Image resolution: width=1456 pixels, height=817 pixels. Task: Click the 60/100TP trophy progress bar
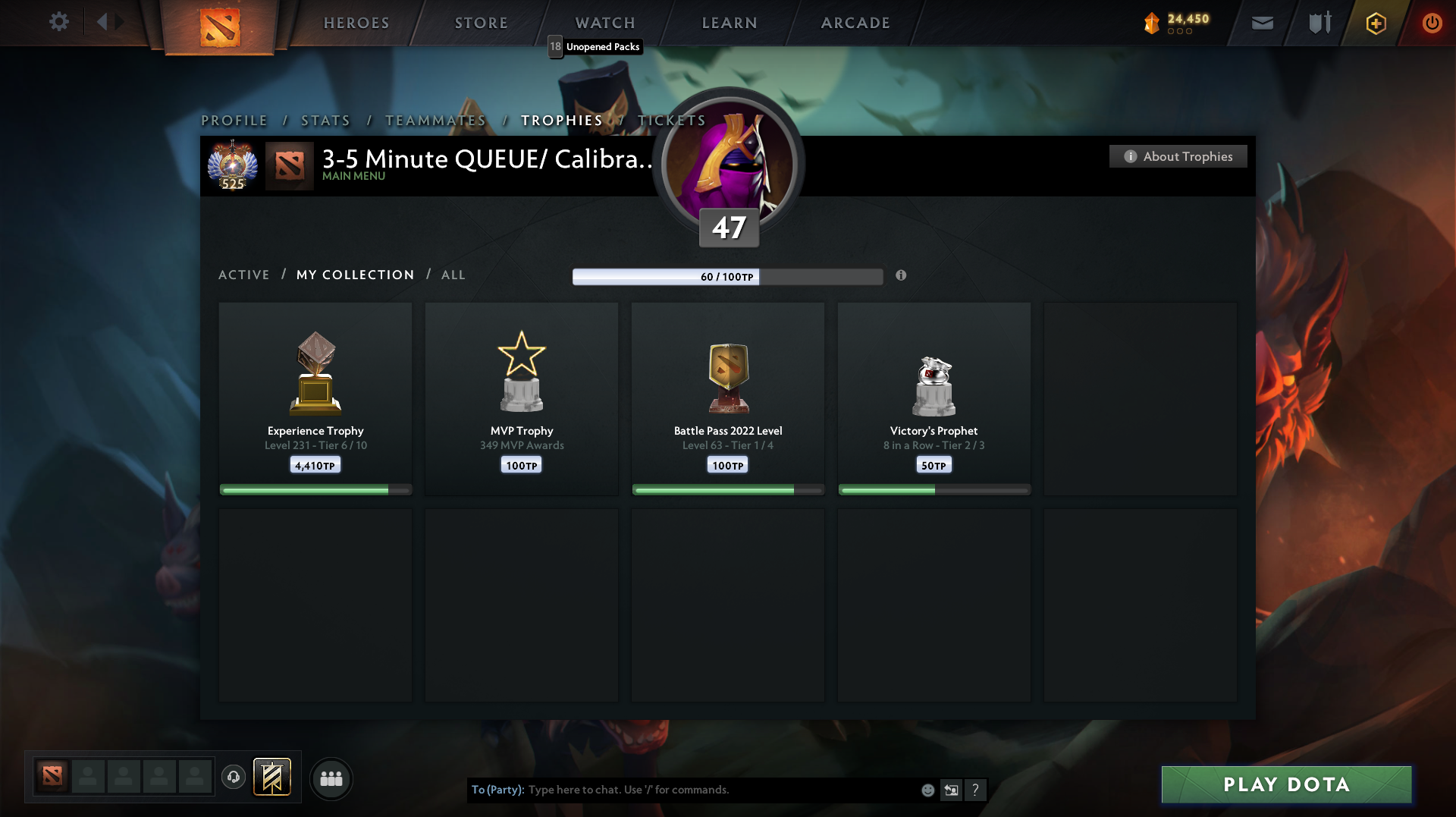727,276
